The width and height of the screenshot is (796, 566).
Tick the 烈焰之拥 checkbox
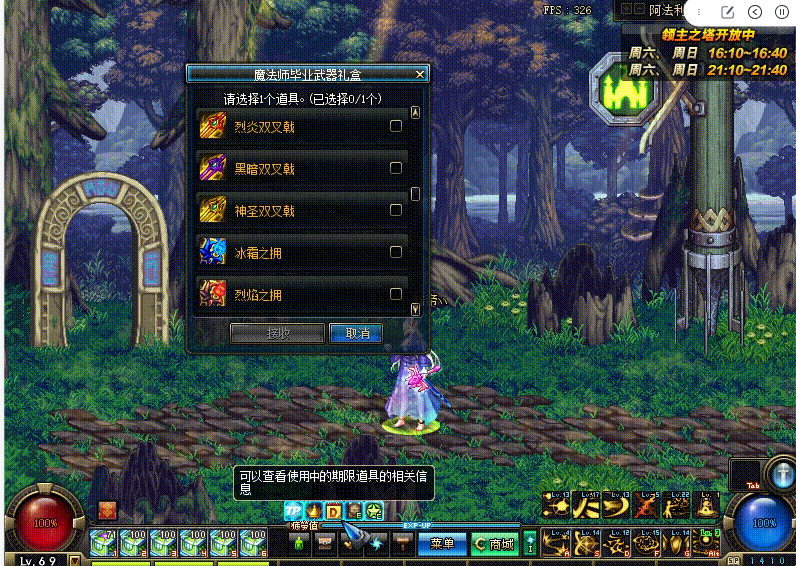[396, 294]
